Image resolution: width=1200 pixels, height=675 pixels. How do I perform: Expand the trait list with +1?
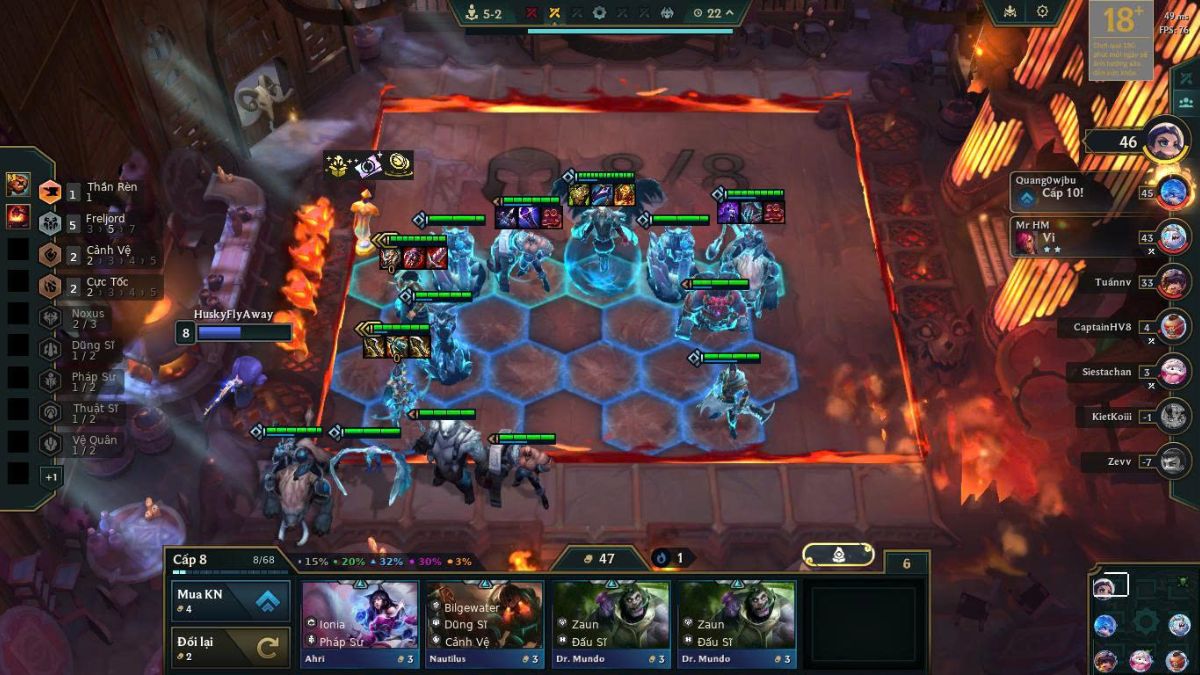click(x=50, y=477)
